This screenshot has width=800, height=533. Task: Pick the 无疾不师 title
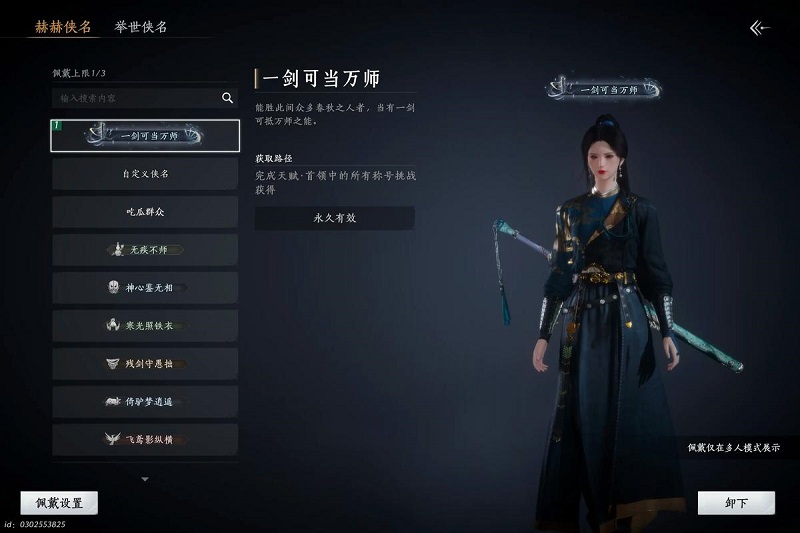click(x=145, y=250)
